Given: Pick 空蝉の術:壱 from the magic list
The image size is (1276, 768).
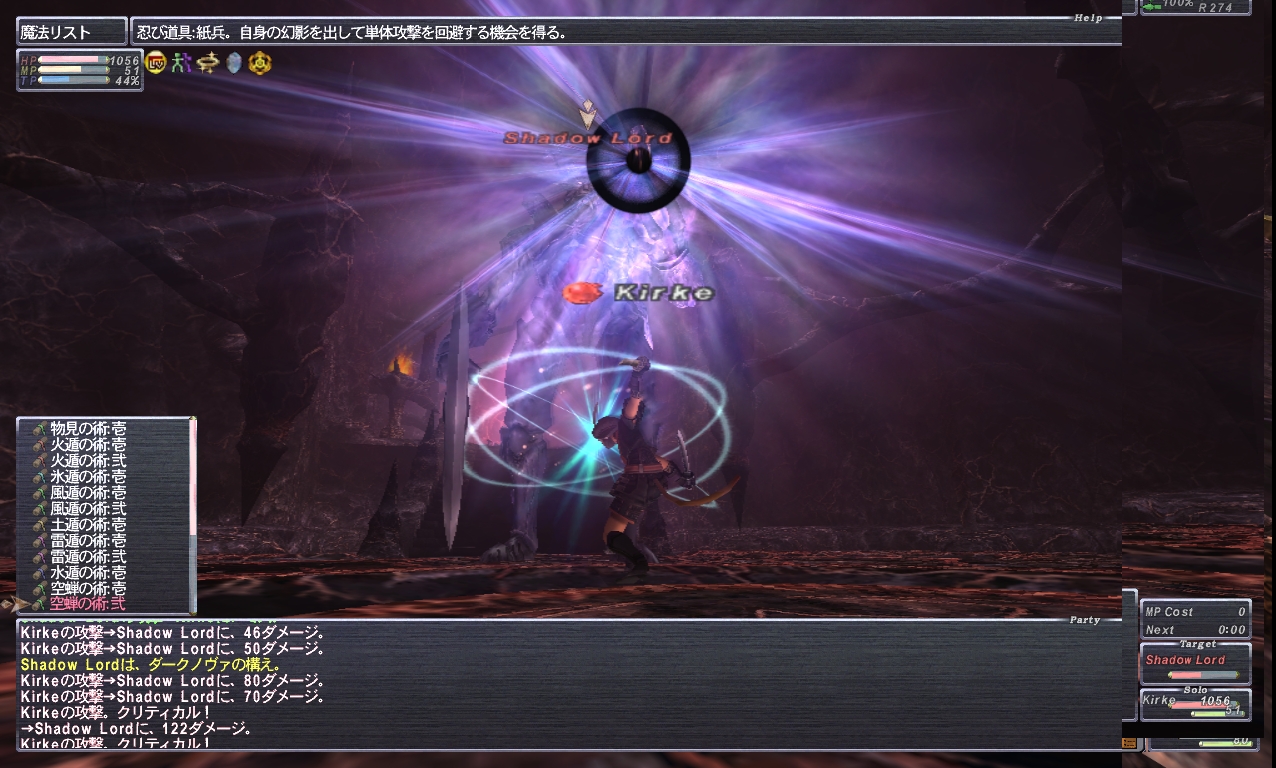Looking at the screenshot, I should (88, 589).
